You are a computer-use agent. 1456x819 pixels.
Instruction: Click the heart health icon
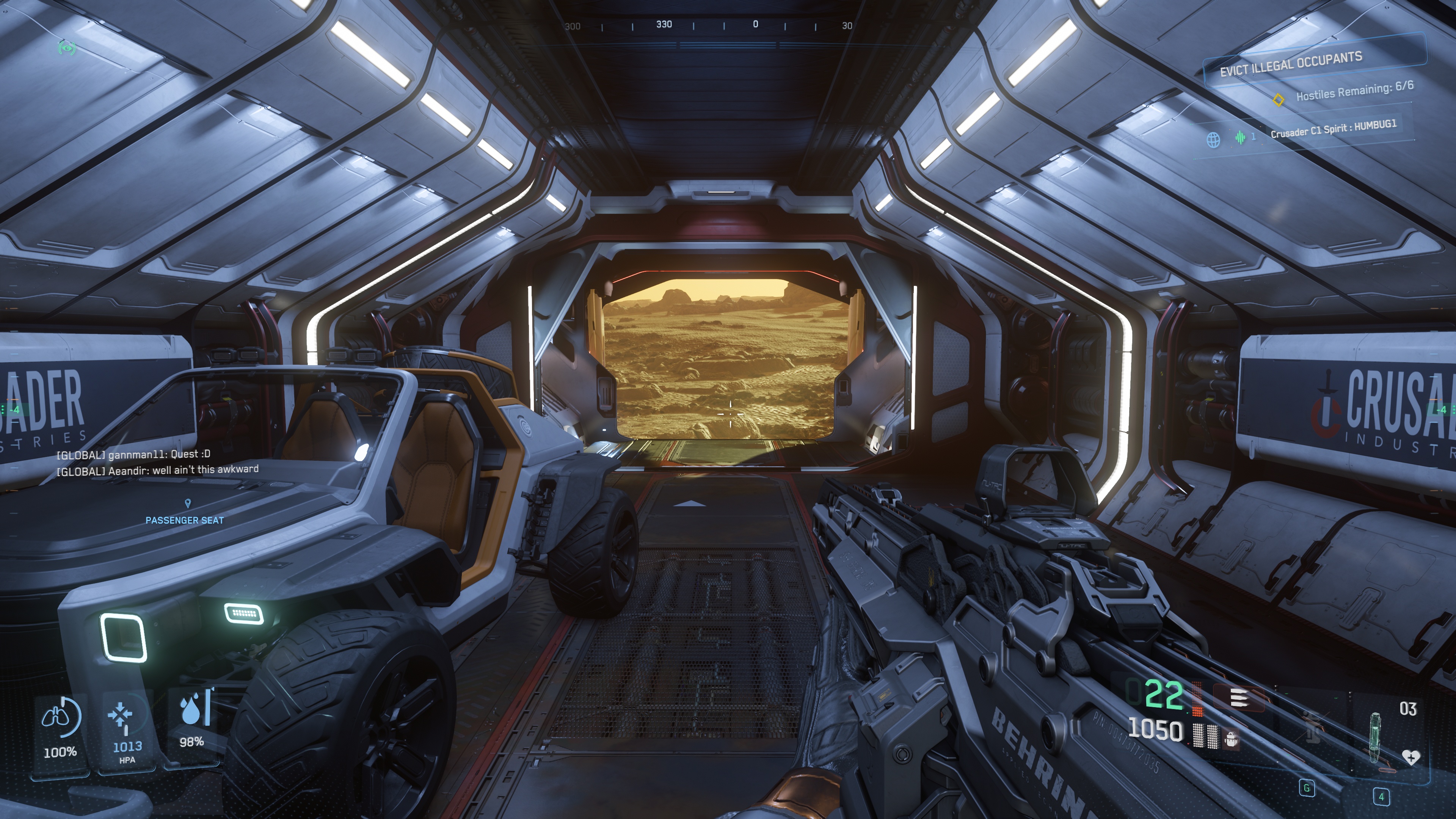click(x=1411, y=758)
